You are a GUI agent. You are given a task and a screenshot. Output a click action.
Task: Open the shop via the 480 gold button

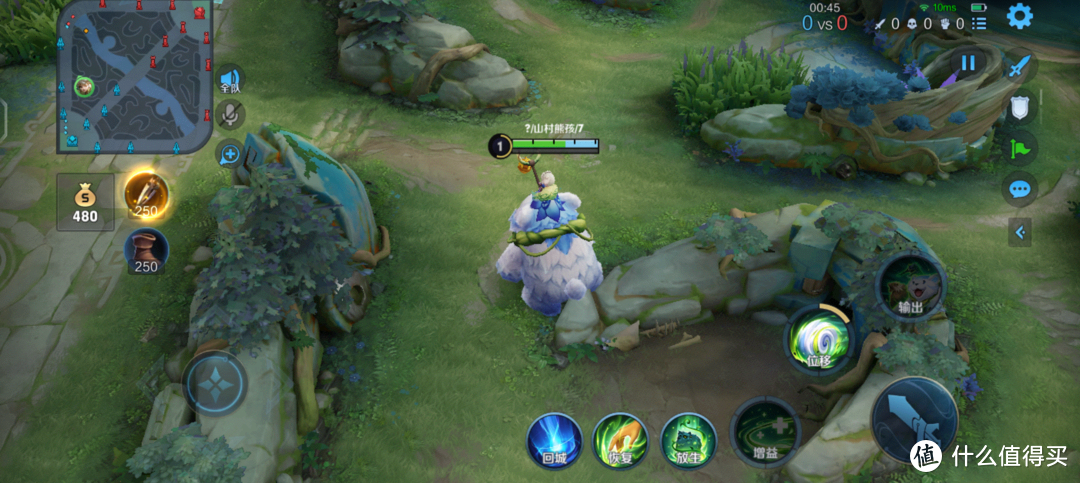[85, 203]
